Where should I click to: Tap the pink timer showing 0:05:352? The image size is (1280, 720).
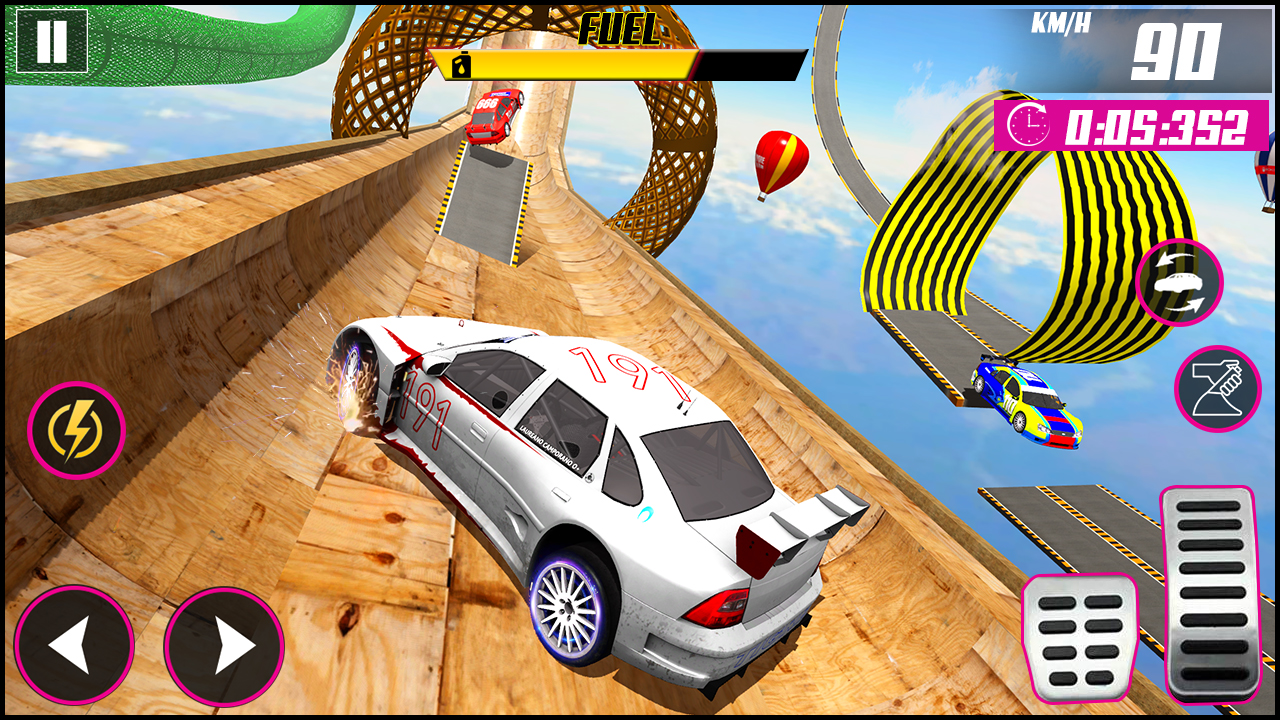click(1125, 126)
